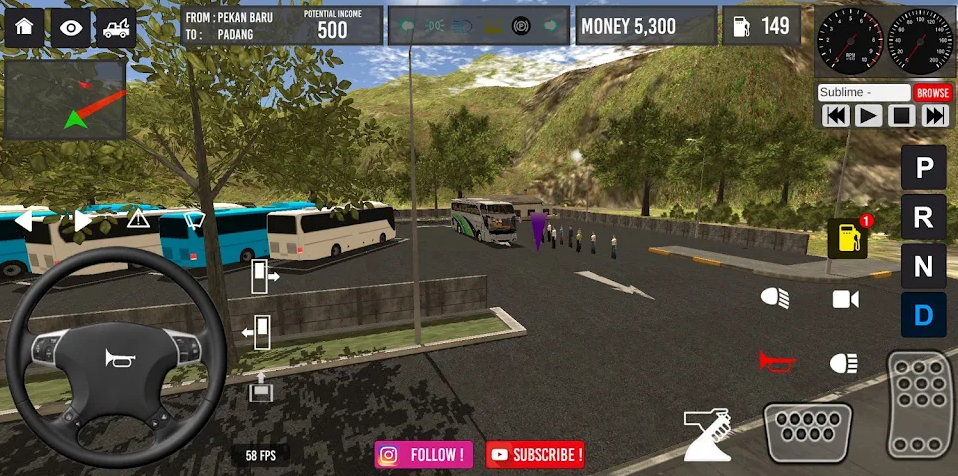Shift the gear to Park

923,168
